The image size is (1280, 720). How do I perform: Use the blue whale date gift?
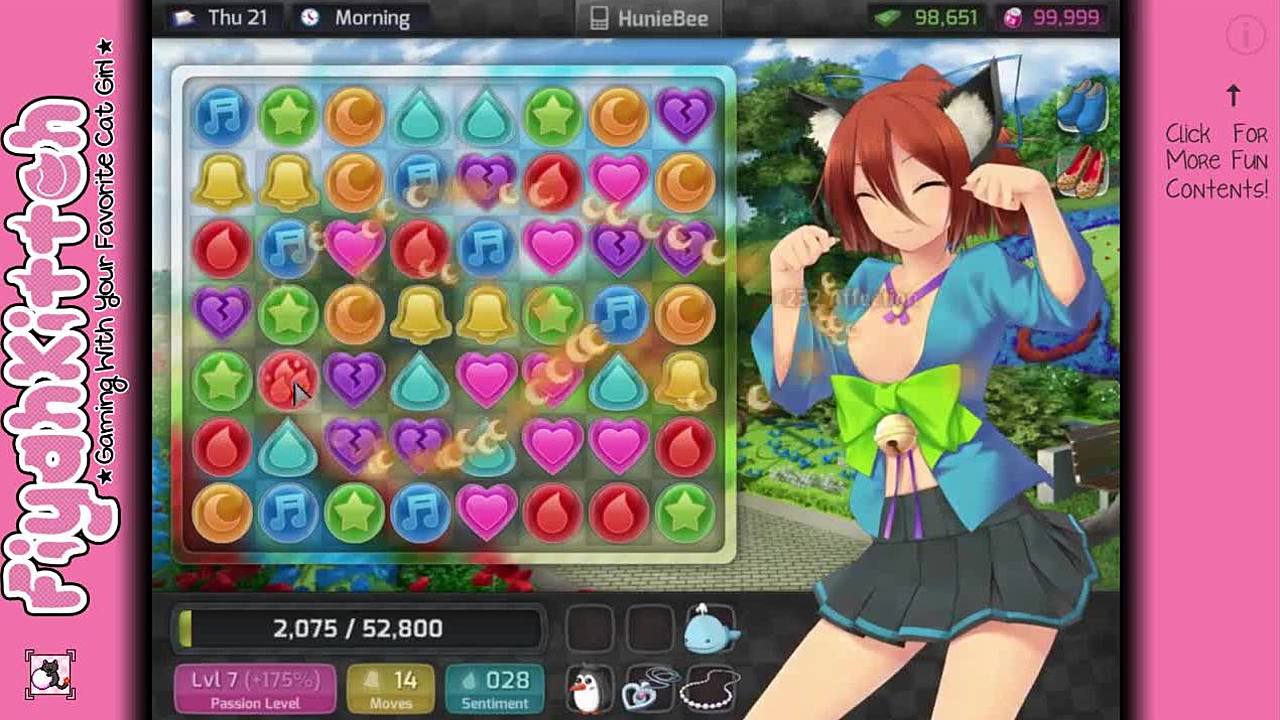point(710,629)
